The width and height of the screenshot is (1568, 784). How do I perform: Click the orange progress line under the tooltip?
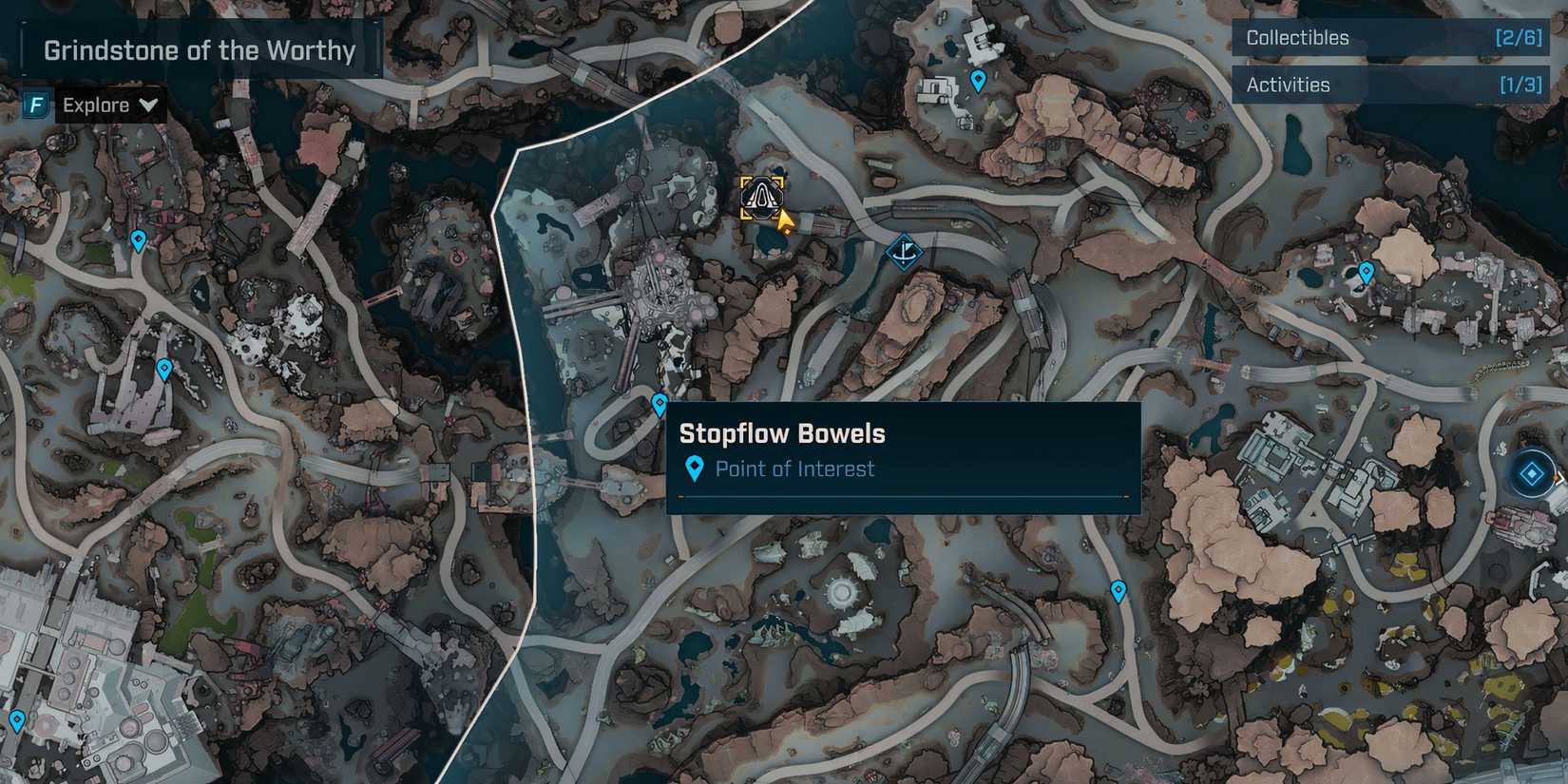tap(903, 497)
